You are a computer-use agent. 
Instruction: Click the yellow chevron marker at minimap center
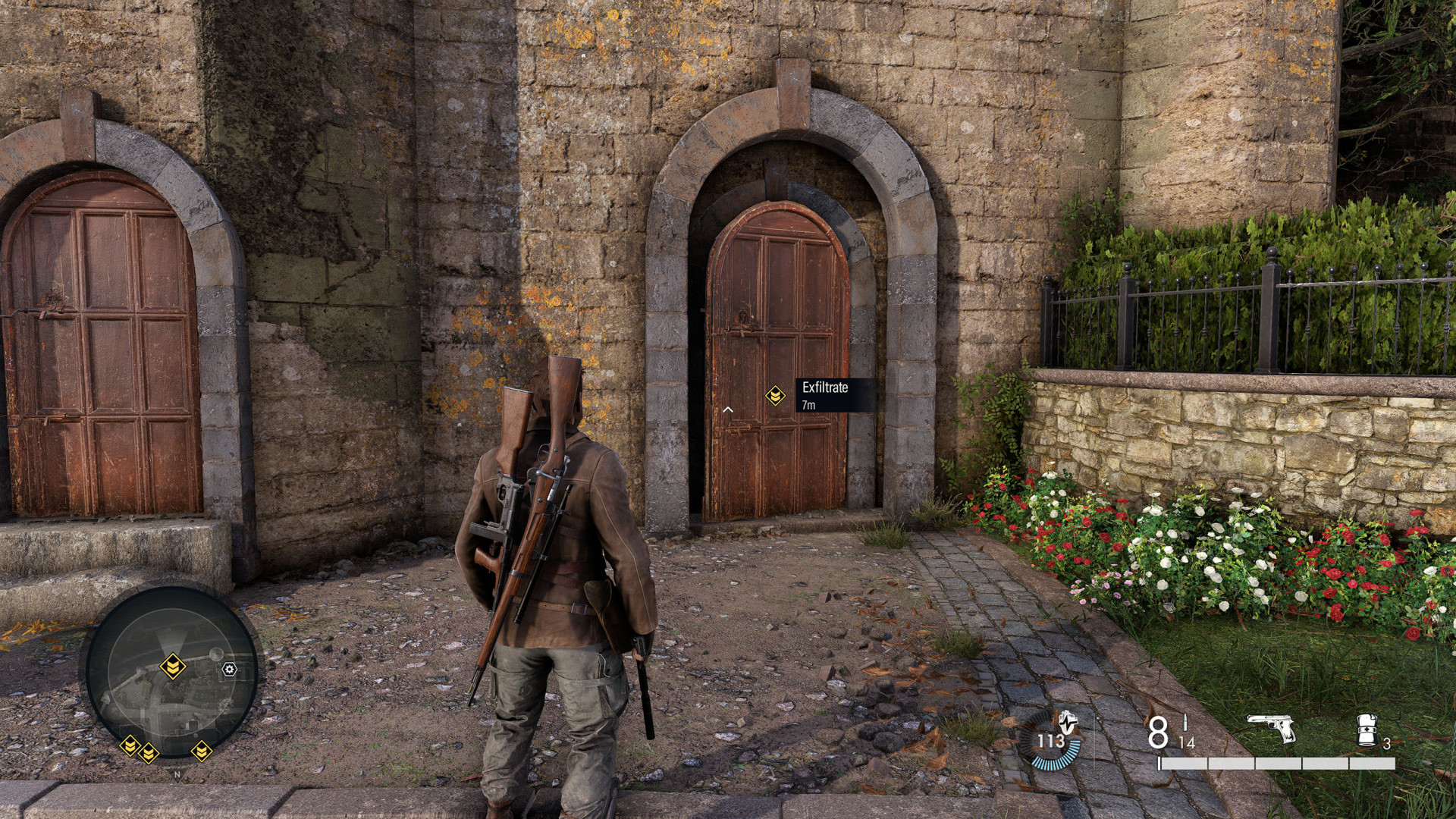click(x=173, y=667)
